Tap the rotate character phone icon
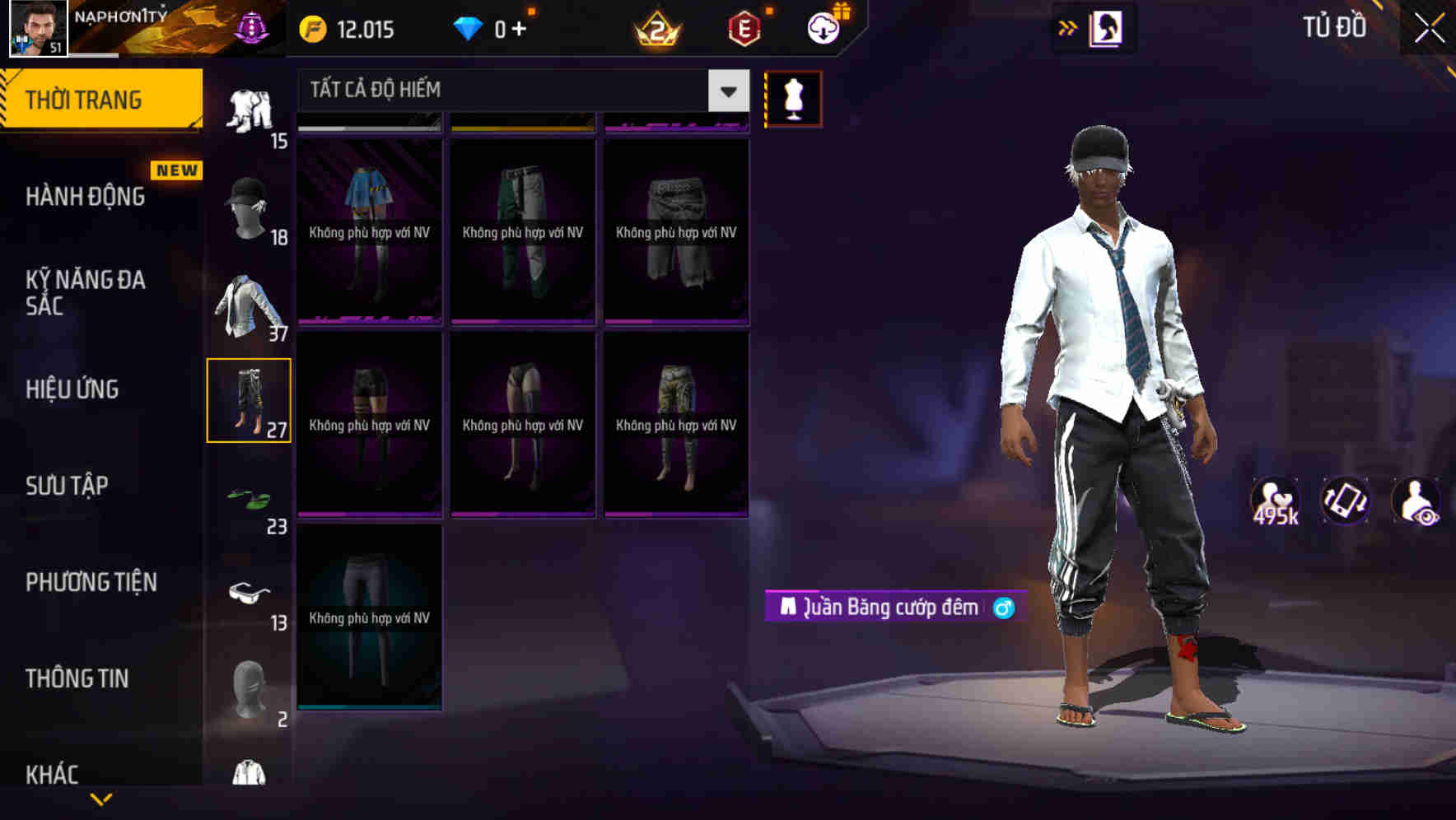This screenshot has width=1456, height=820. tap(1346, 501)
